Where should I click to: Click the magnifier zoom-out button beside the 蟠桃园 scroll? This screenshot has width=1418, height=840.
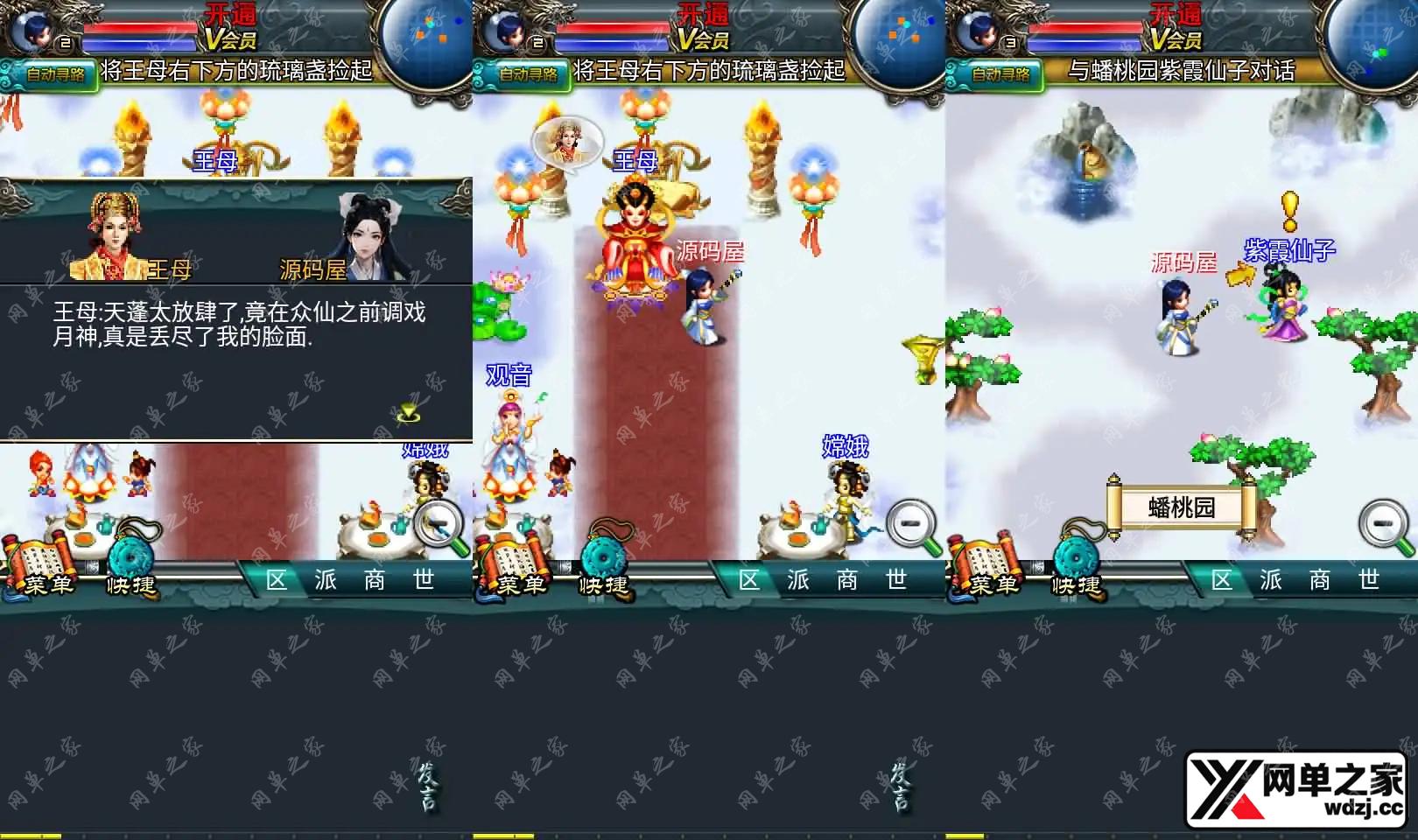[1385, 526]
